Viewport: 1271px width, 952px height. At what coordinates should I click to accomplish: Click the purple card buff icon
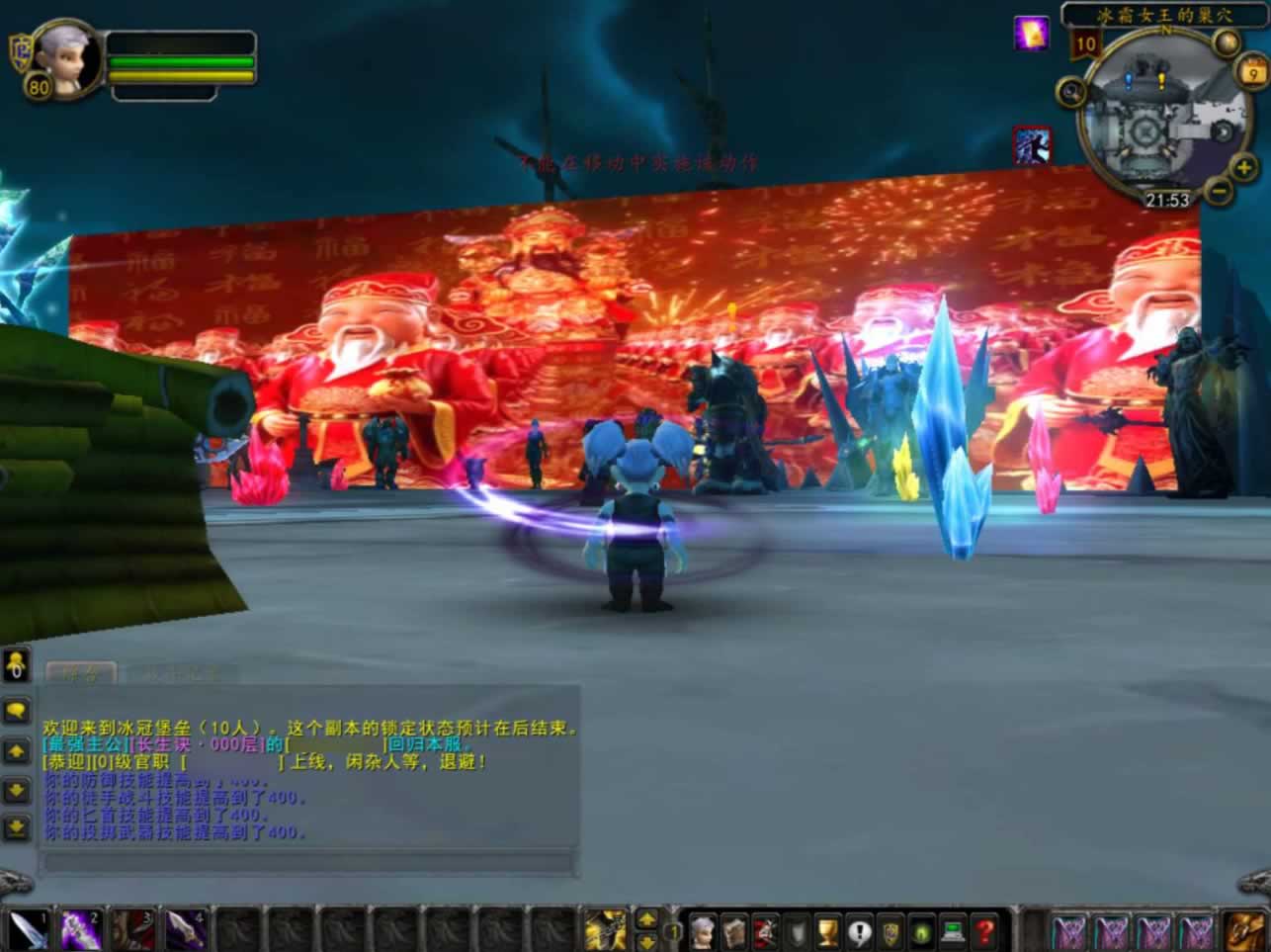[x=1032, y=33]
